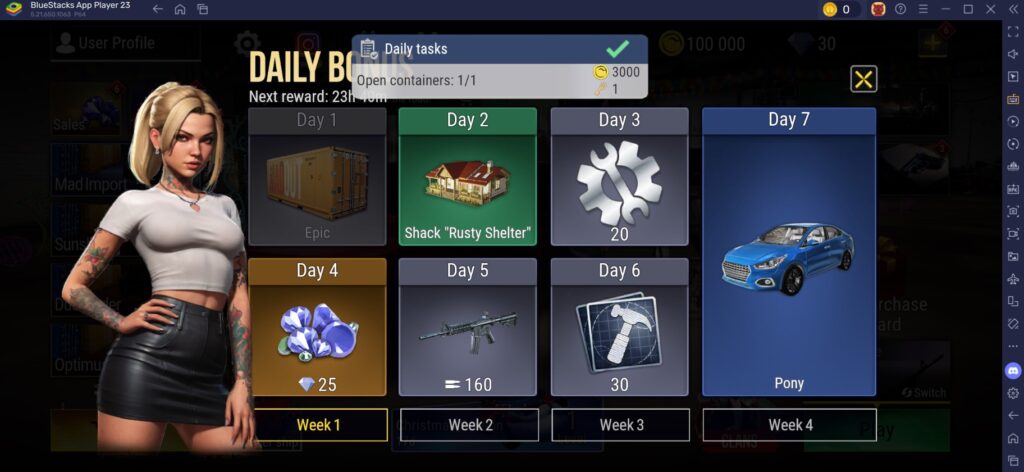Open the Daily tasks notification
Image resolution: width=1024 pixels, height=472 pixels.
pos(499,67)
